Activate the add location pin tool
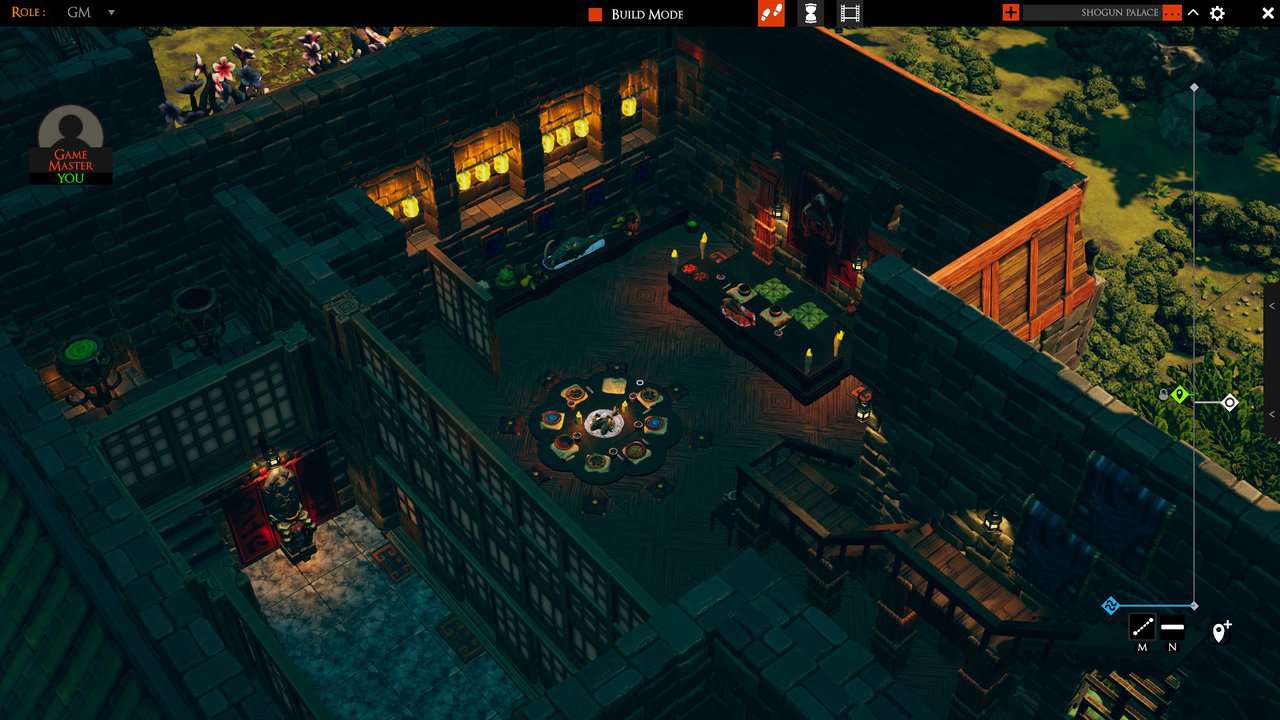The width and height of the screenshot is (1280, 720). [1220, 631]
